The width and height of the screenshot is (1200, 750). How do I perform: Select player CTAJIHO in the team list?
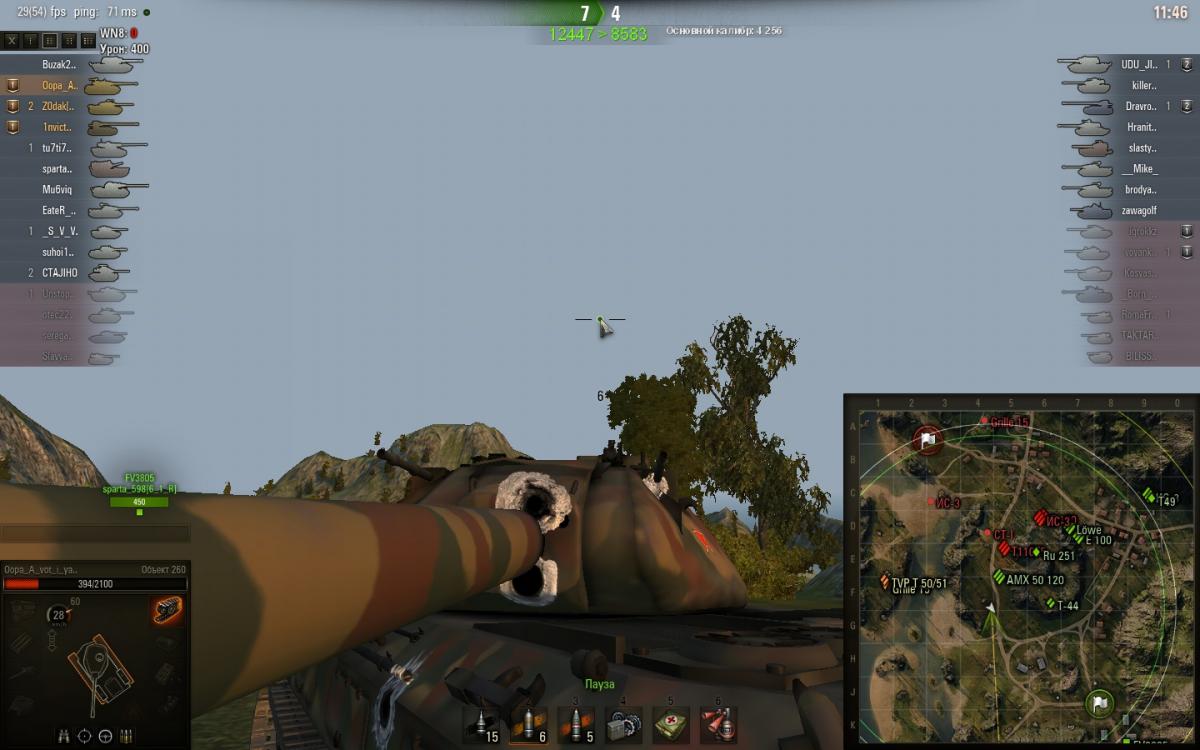tap(59, 272)
